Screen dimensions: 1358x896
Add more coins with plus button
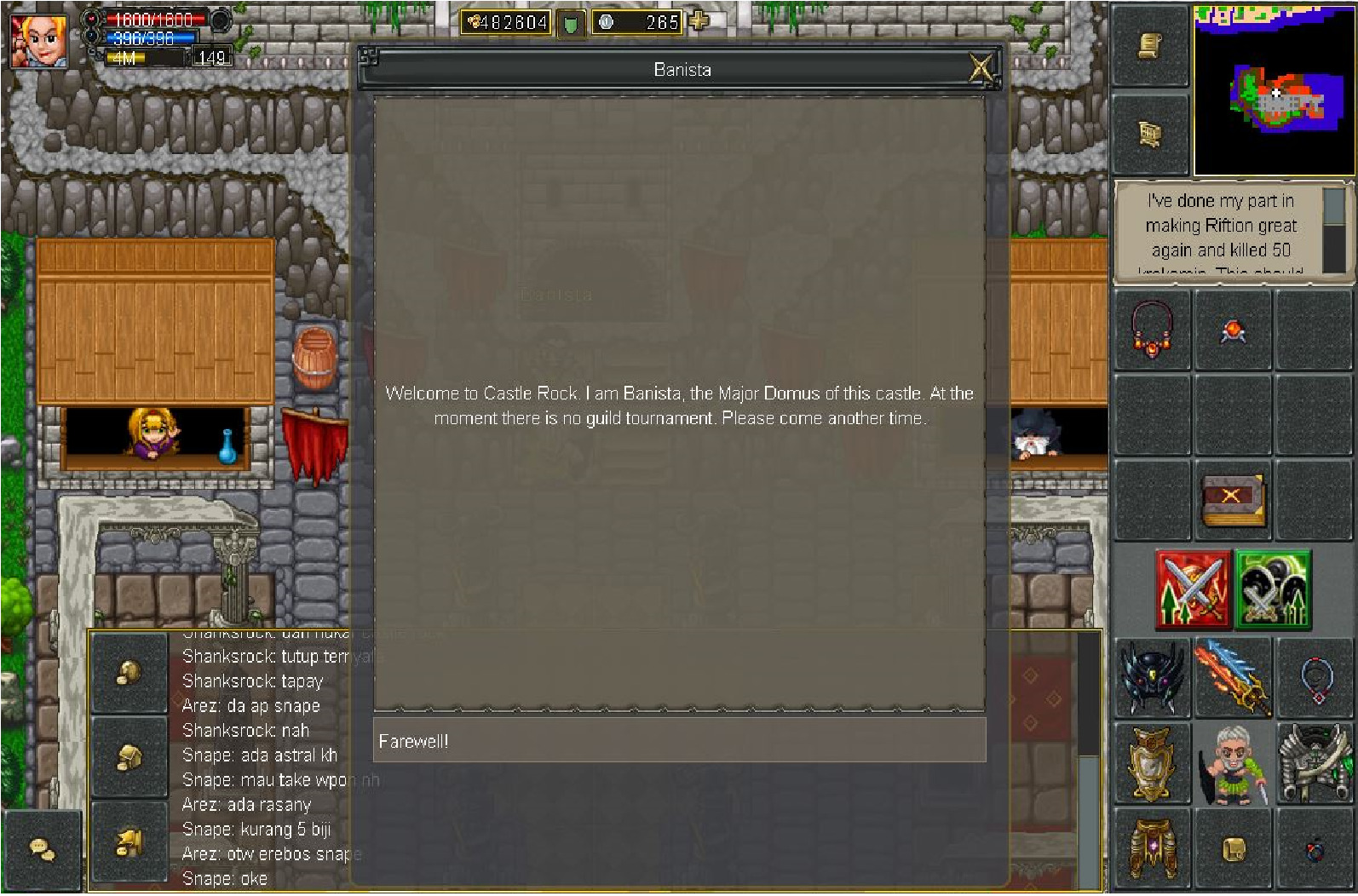pos(699,21)
